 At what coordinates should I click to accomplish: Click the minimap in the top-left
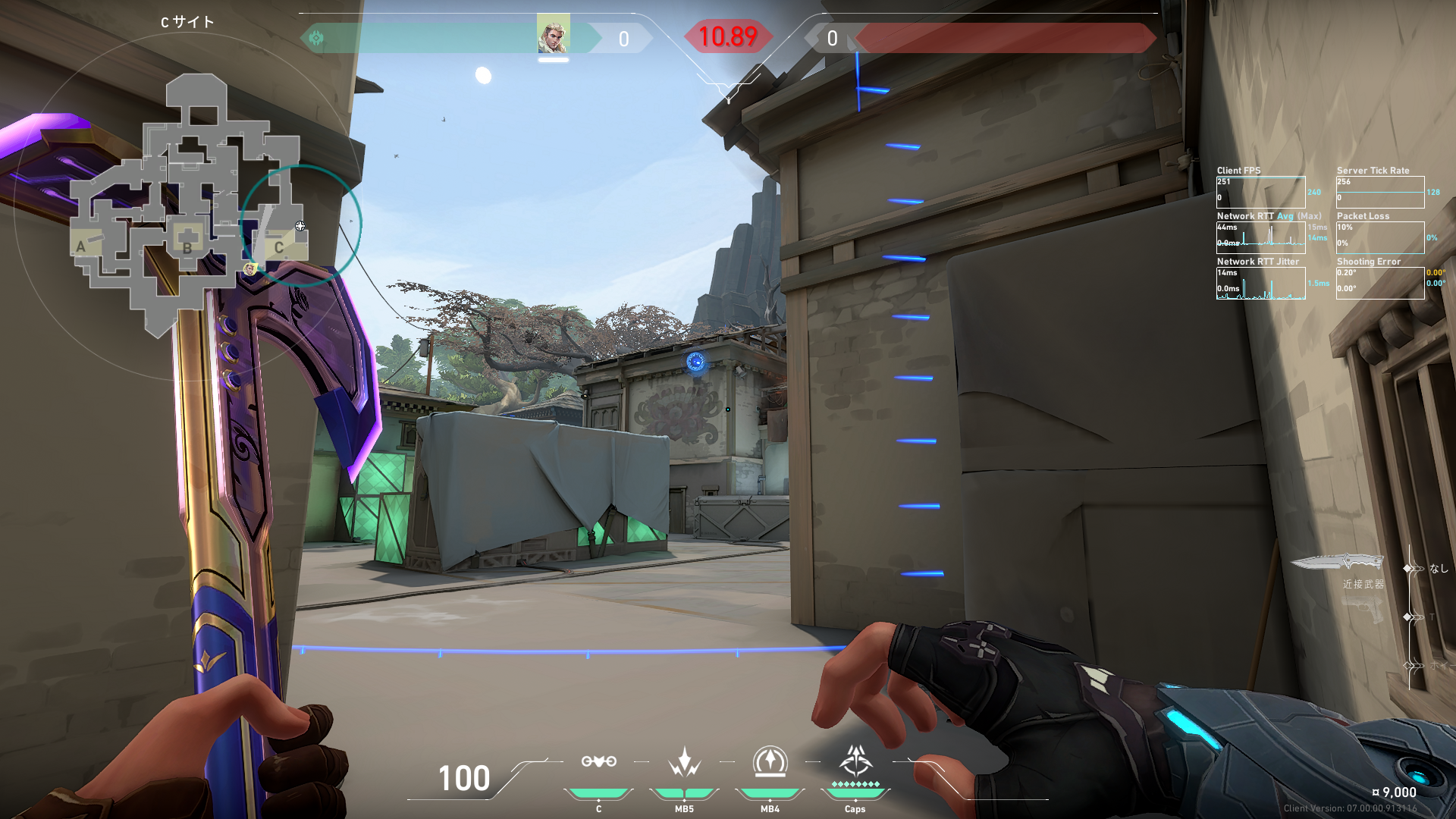click(190, 205)
